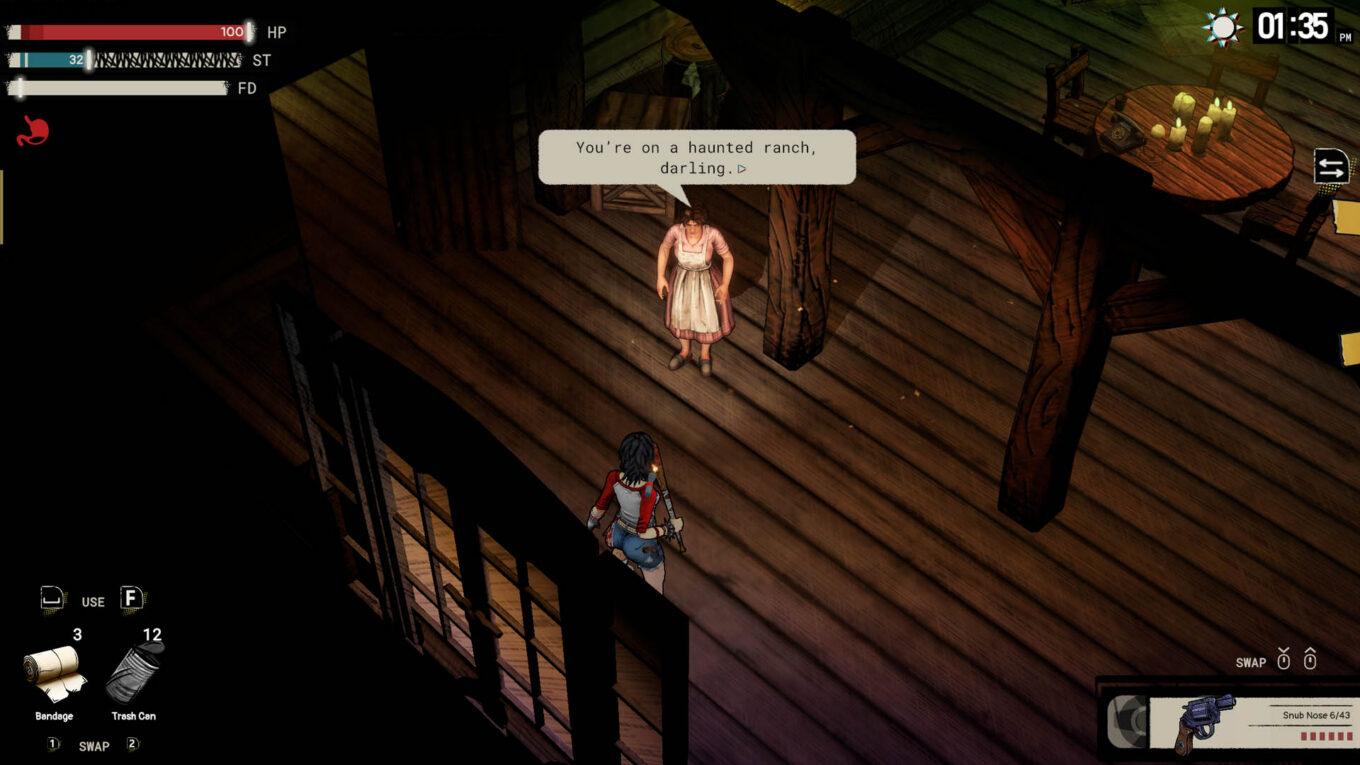Select the Trash Can item slot
This screenshot has height=765, width=1360.
134,672
